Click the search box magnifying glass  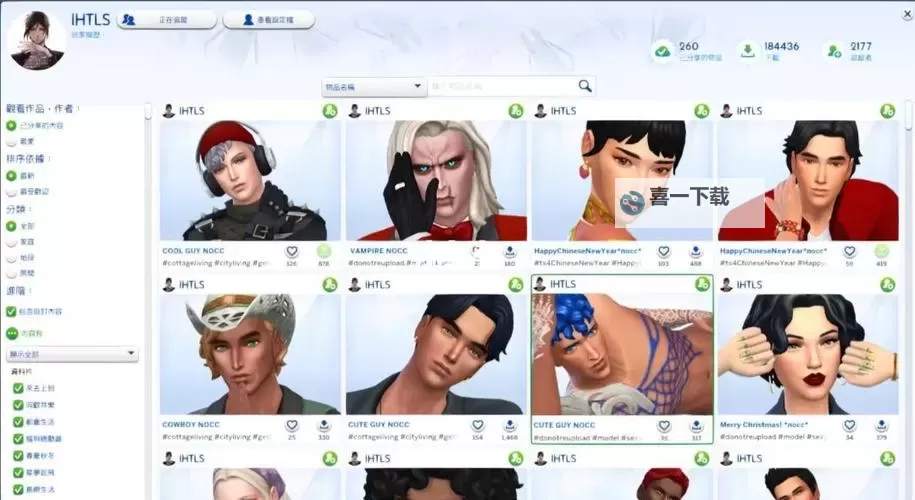click(585, 86)
